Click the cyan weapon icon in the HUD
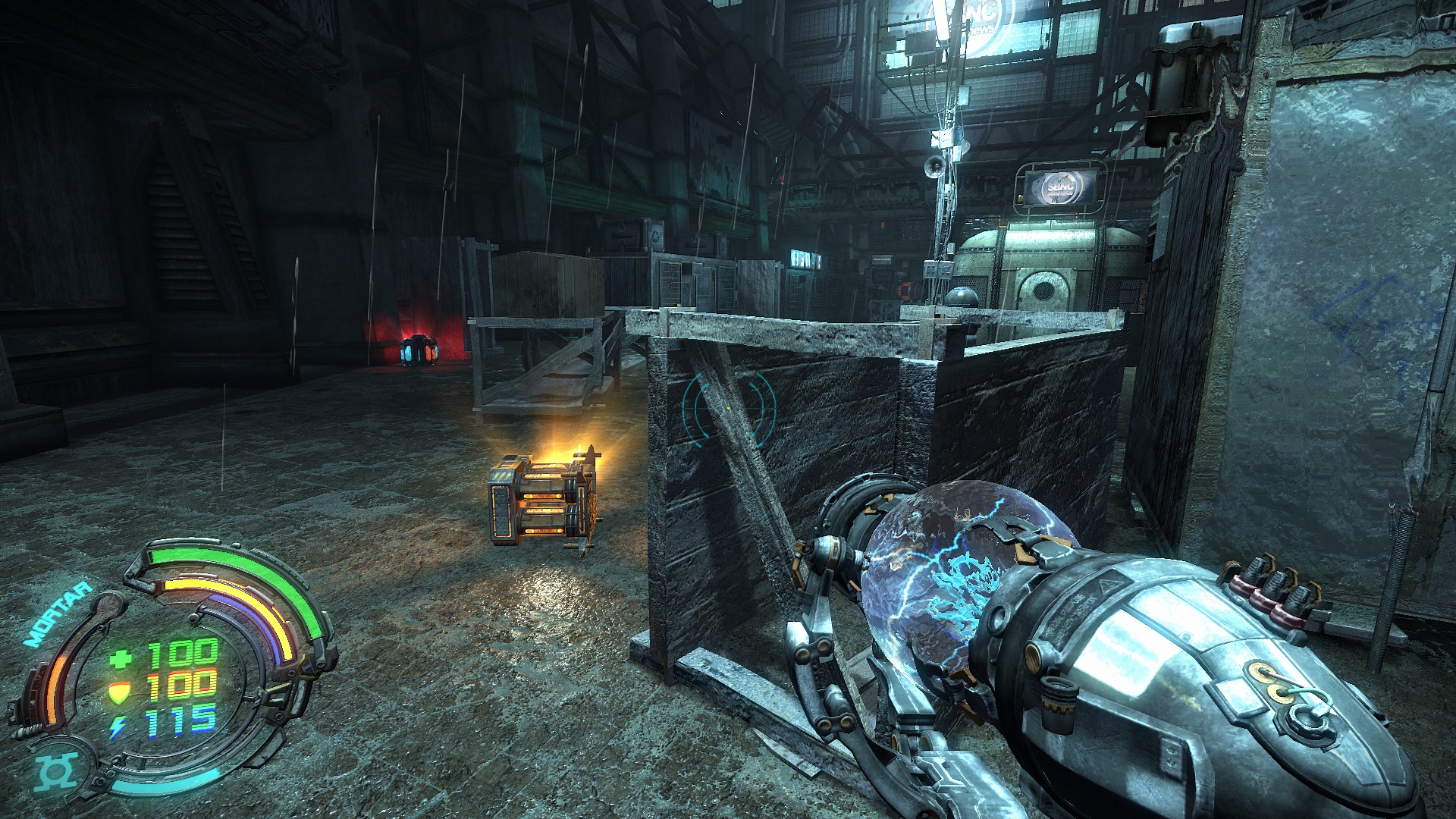 (56, 772)
